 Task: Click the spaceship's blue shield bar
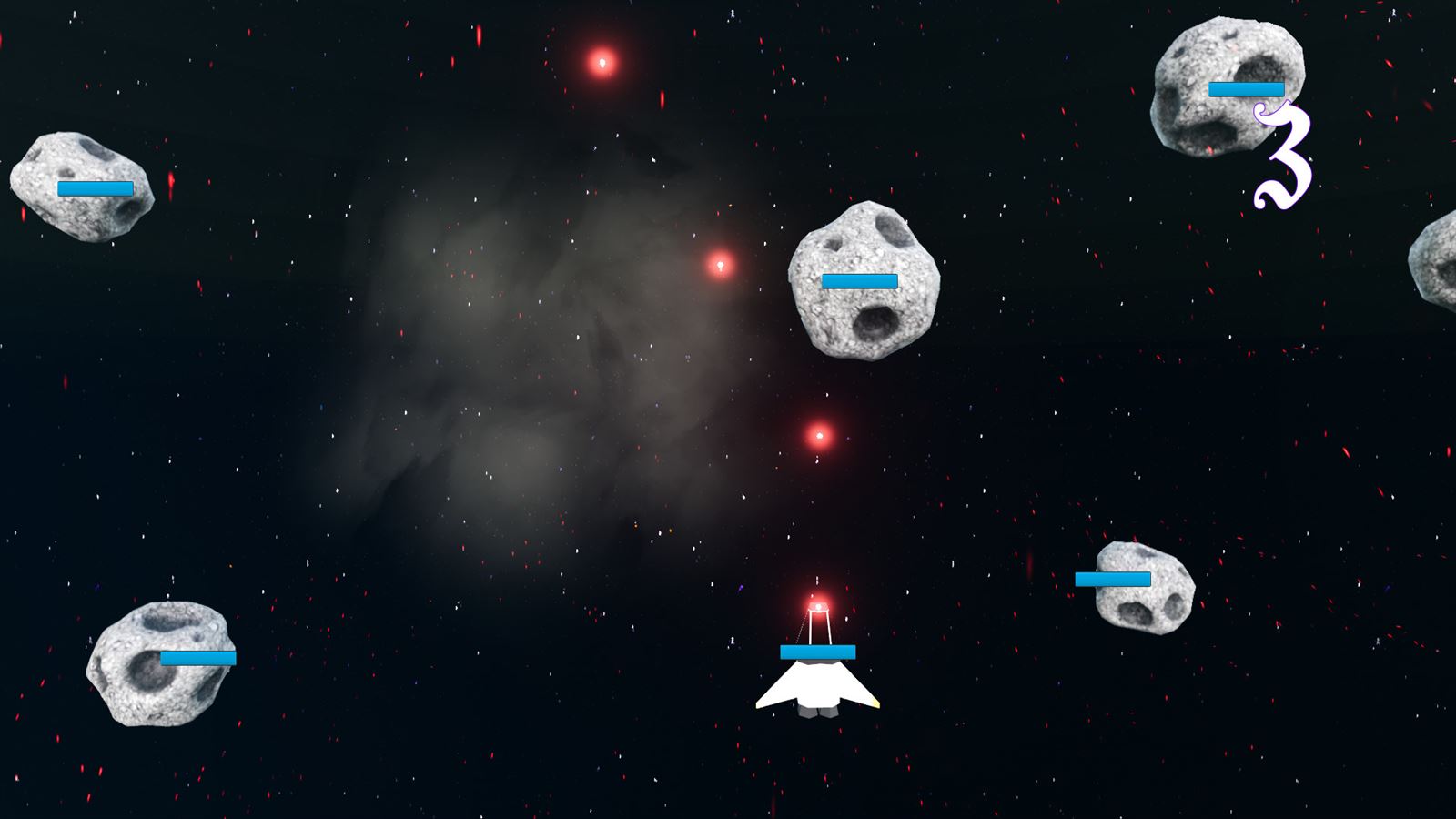coord(817,651)
